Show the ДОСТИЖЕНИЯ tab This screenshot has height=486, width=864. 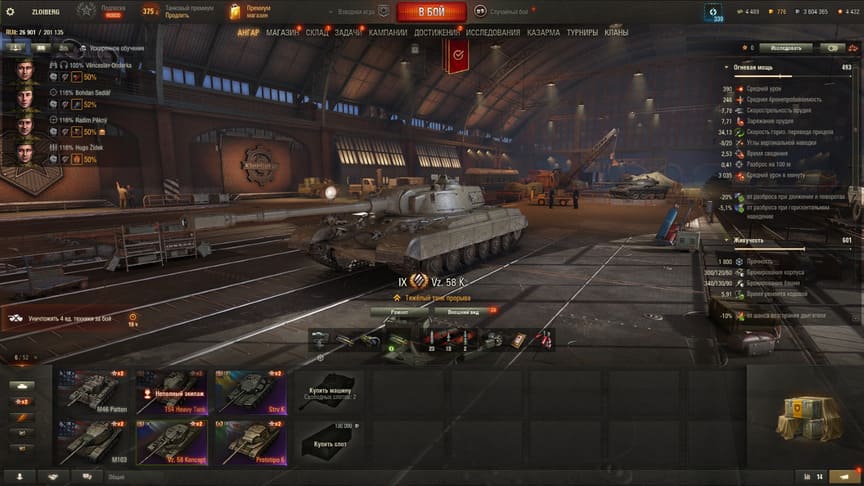pyautogui.click(x=437, y=32)
